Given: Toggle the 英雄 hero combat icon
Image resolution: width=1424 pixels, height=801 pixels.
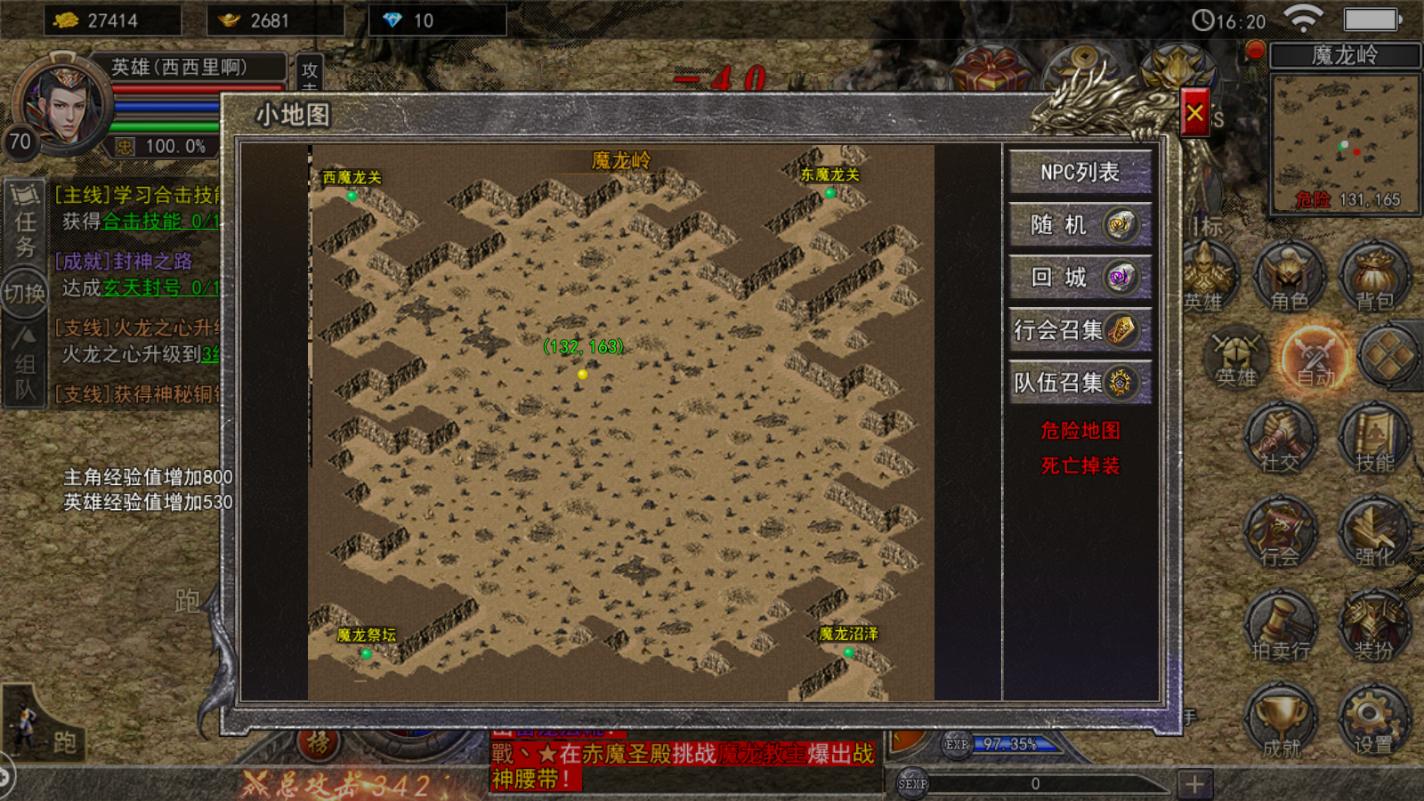Looking at the screenshot, I should [x=1237, y=358].
